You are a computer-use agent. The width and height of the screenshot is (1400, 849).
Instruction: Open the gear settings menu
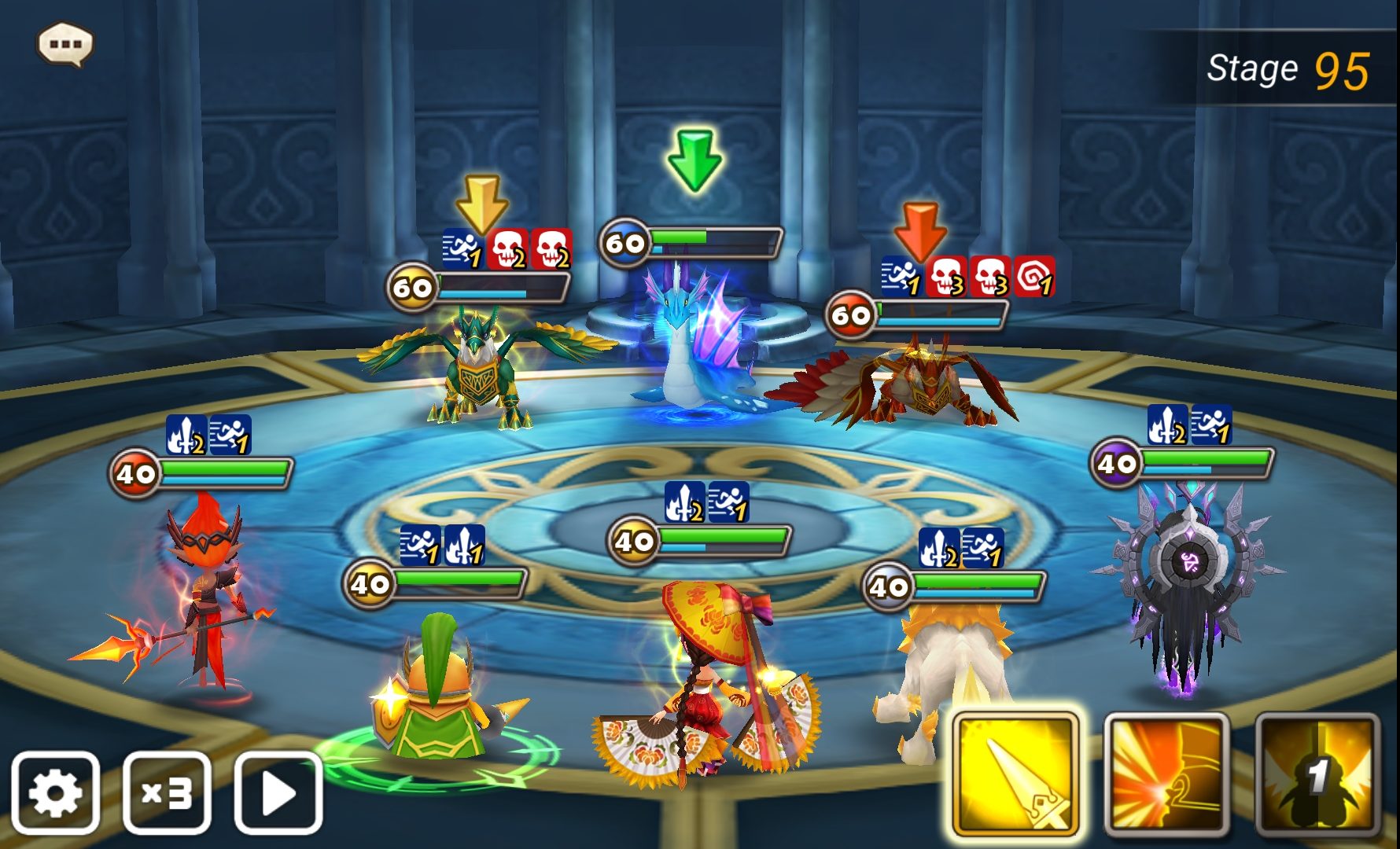click(55, 792)
